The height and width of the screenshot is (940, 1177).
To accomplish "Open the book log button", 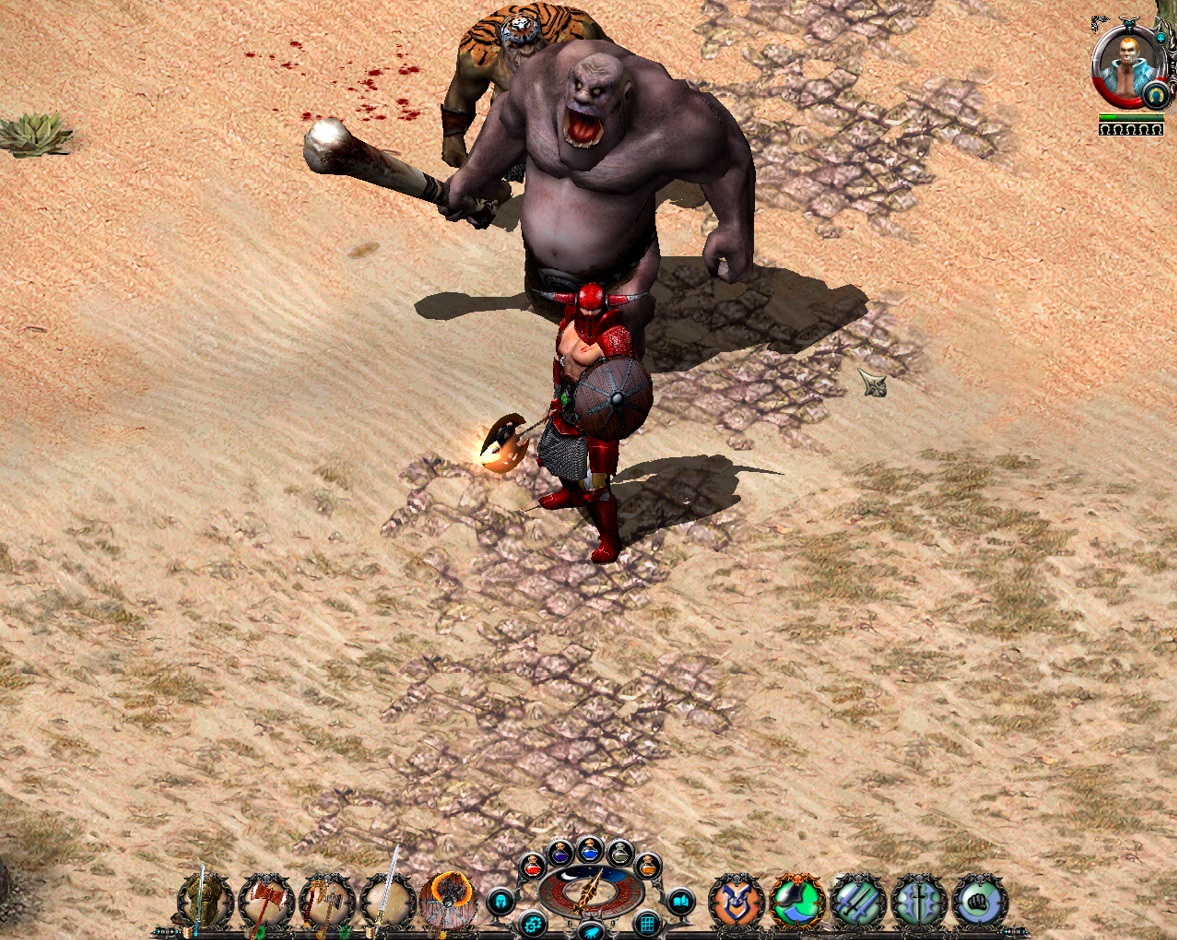I will click(680, 902).
